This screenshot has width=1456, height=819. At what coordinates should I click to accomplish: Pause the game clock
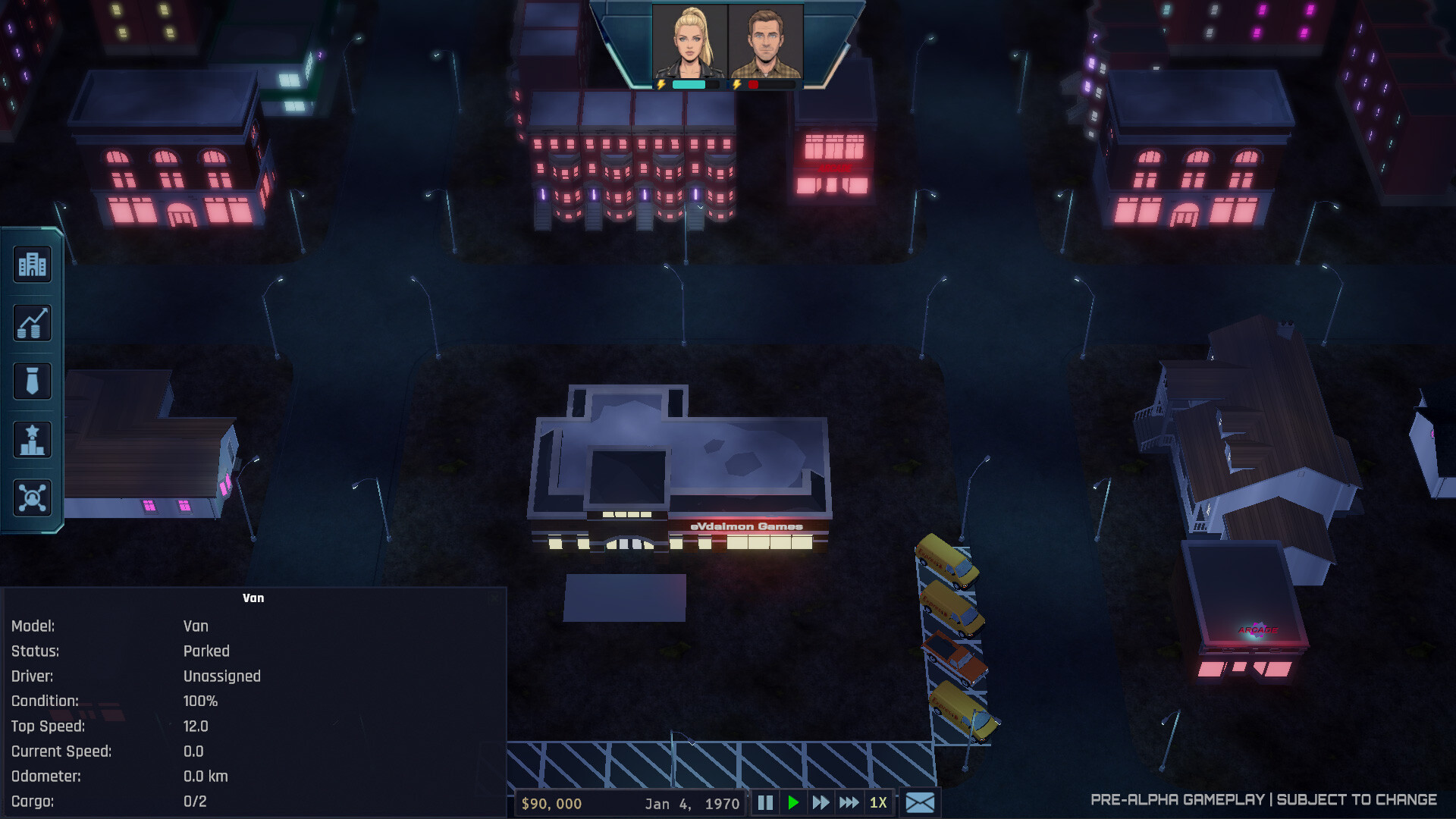[x=766, y=803]
